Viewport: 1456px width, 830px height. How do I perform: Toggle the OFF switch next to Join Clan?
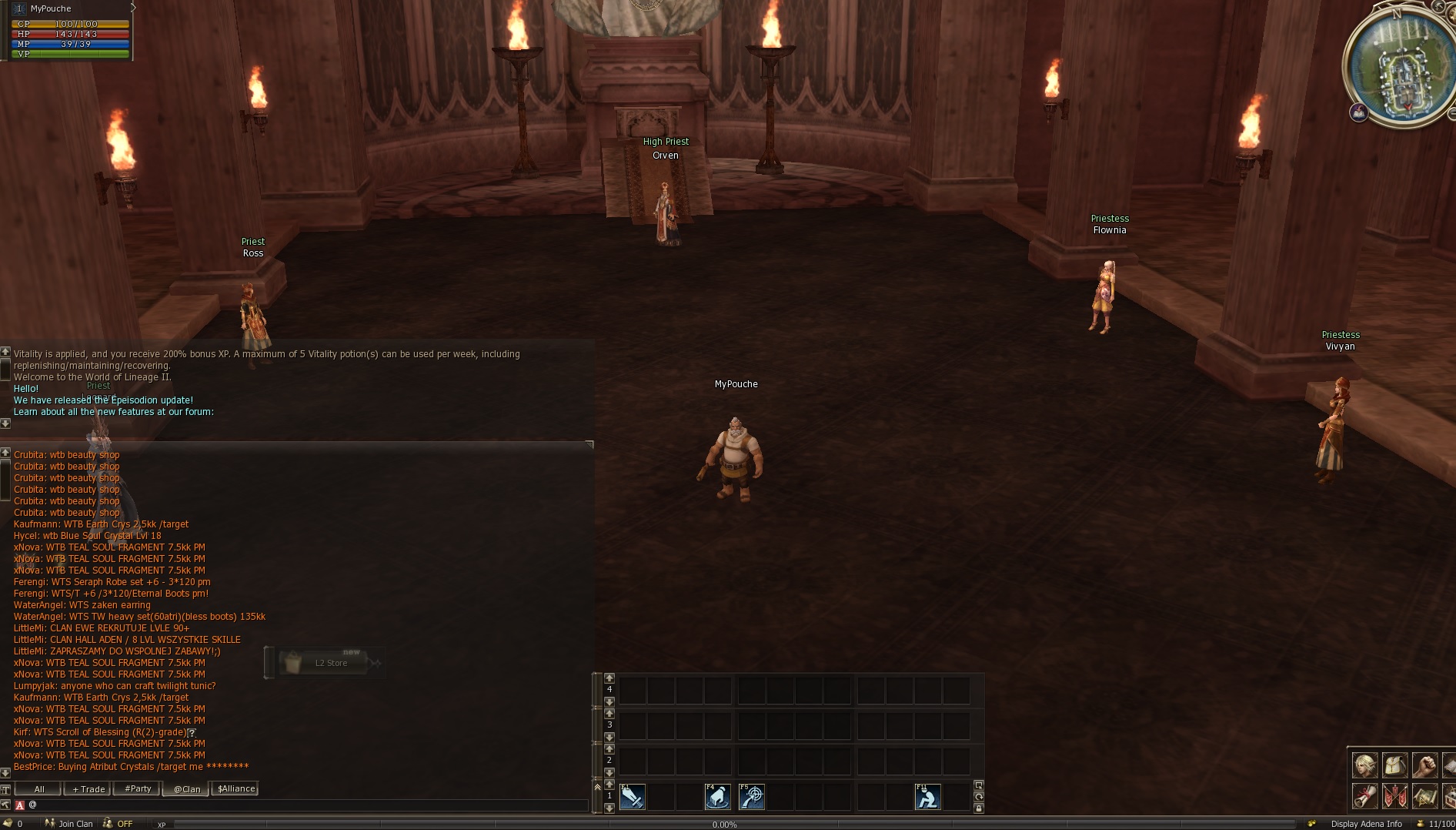[x=124, y=824]
